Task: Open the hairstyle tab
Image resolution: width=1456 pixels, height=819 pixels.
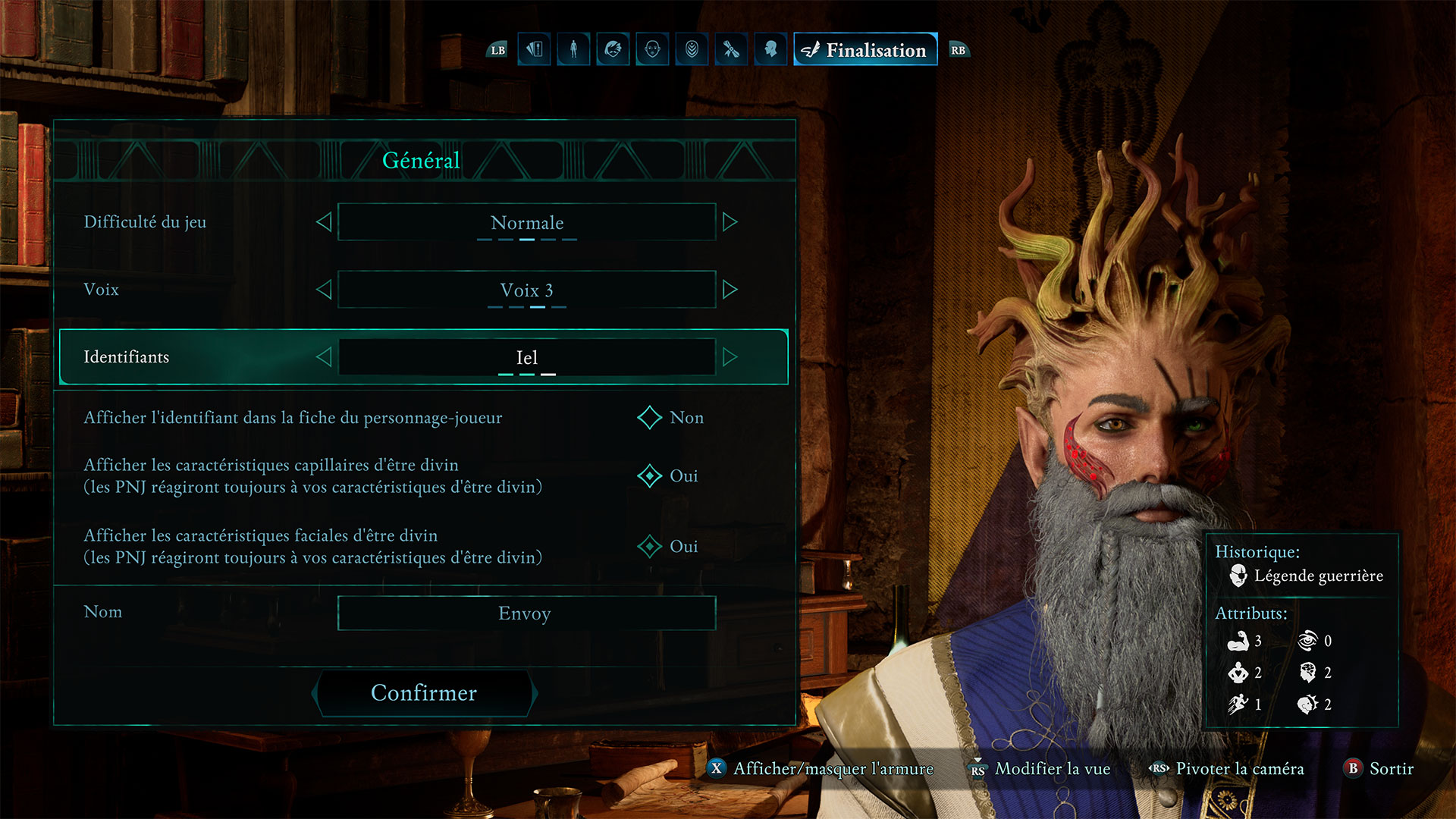Action: [x=613, y=50]
